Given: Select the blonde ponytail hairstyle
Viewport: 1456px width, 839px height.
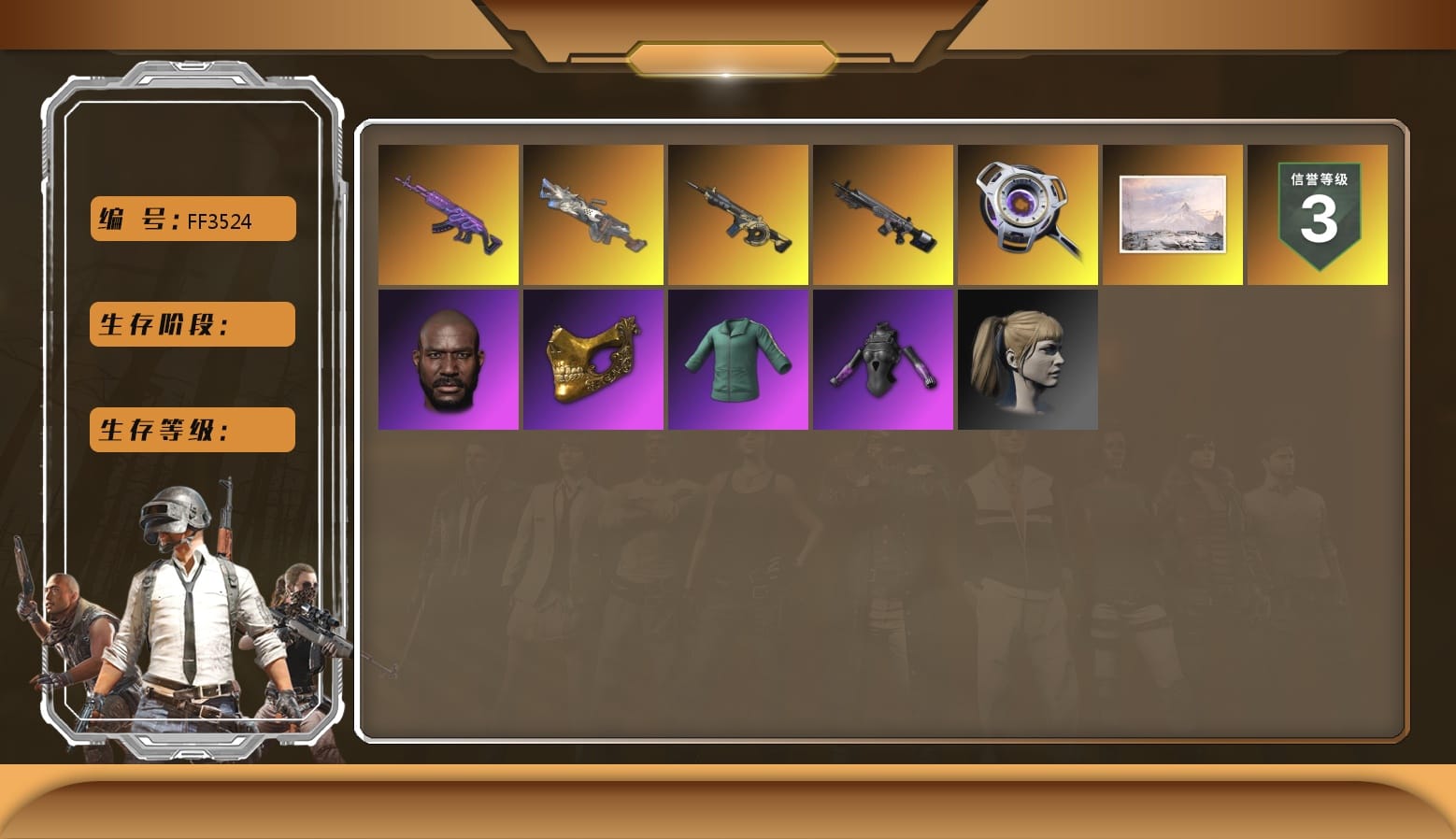Looking at the screenshot, I should tap(1028, 360).
